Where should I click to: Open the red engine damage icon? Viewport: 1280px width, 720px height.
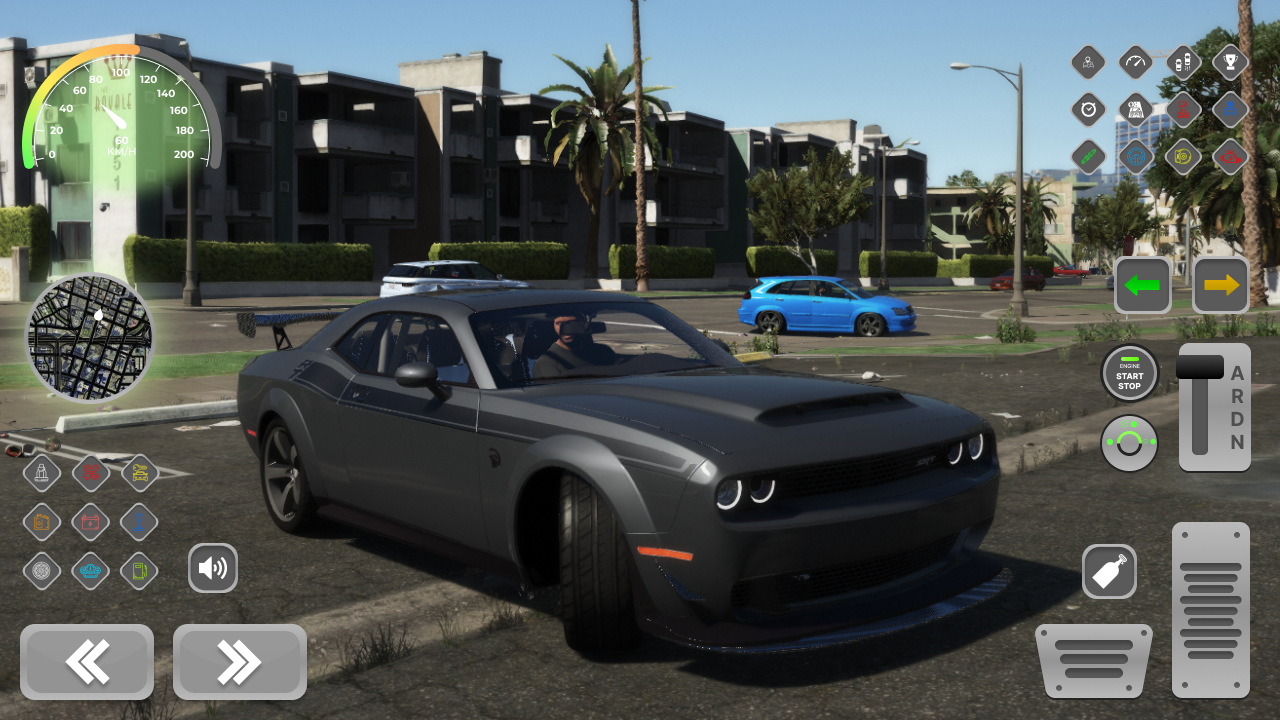(1230, 157)
